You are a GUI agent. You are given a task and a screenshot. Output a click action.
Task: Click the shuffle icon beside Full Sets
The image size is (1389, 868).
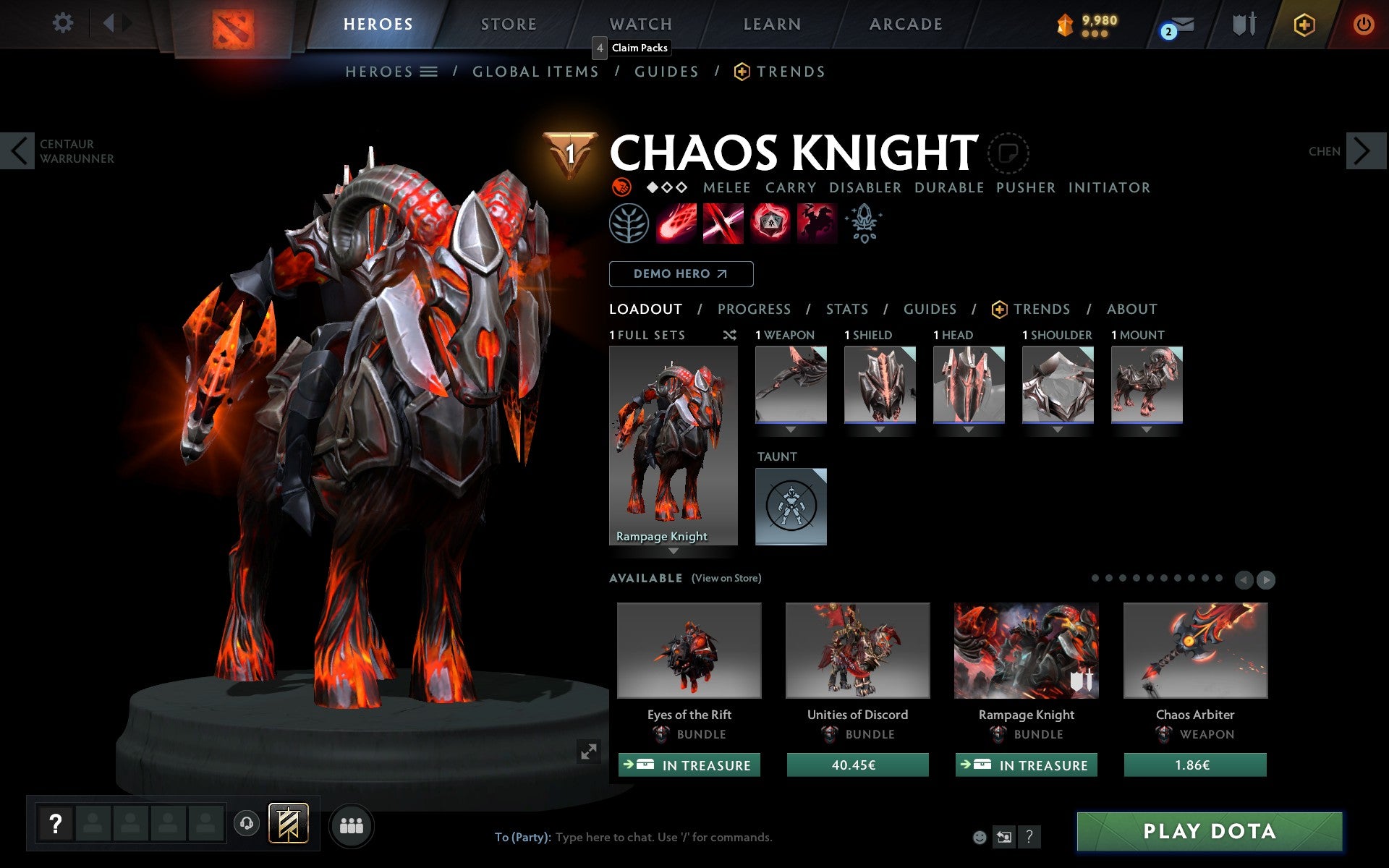click(729, 335)
